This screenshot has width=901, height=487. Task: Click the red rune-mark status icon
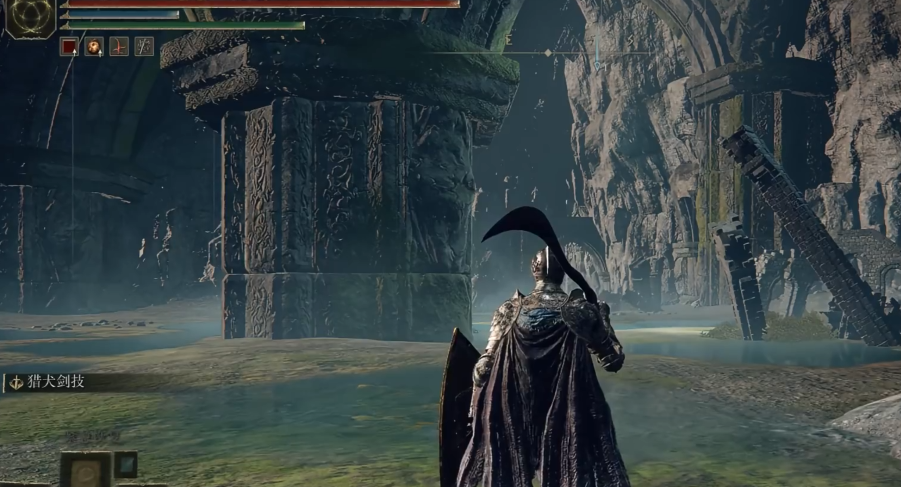click(119, 46)
